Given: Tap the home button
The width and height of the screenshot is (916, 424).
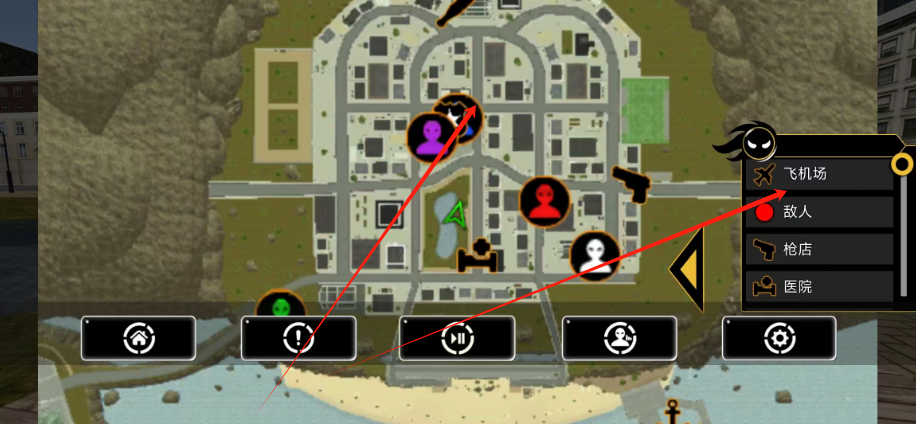Looking at the screenshot, I should pyautogui.click(x=138, y=338).
